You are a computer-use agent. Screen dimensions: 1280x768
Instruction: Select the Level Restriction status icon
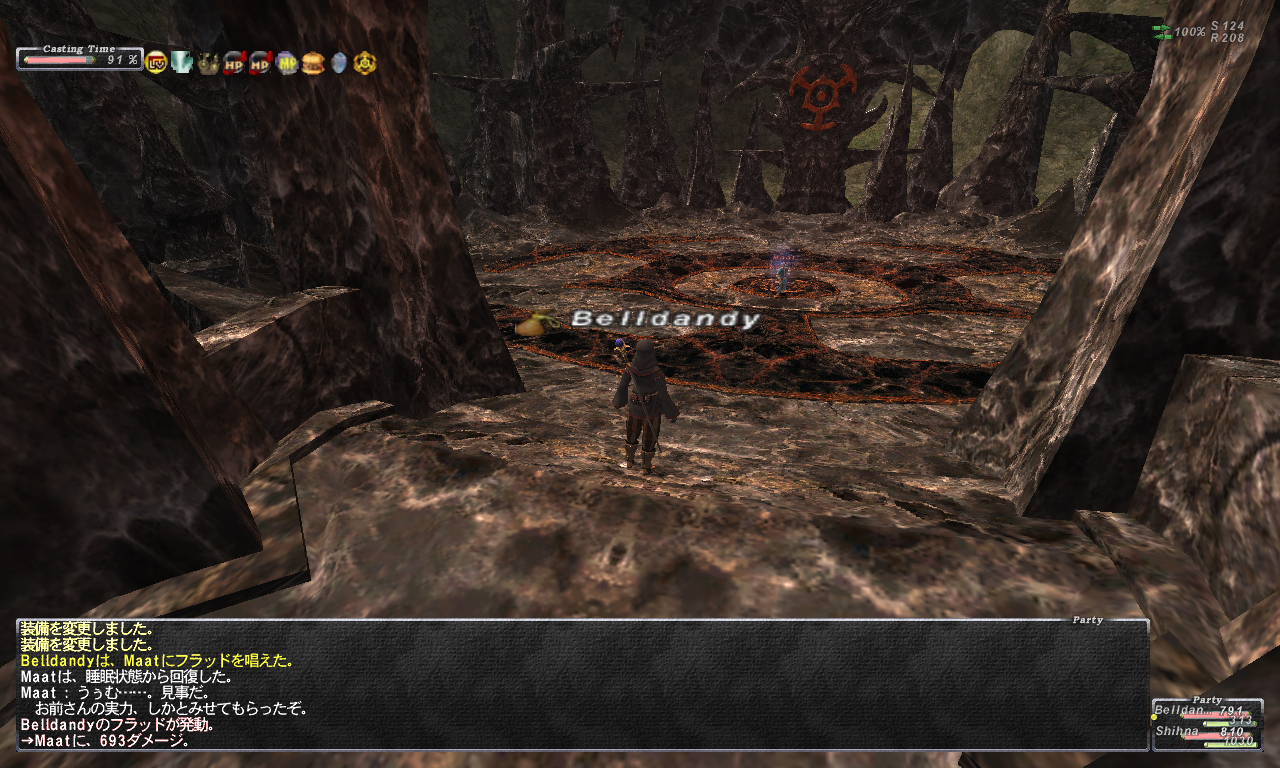(156, 63)
